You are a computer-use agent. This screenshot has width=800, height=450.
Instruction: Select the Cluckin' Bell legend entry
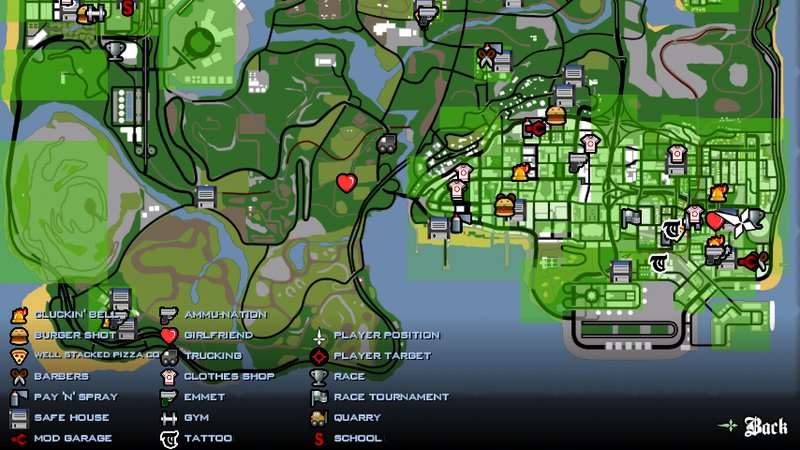[x=75, y=314]
